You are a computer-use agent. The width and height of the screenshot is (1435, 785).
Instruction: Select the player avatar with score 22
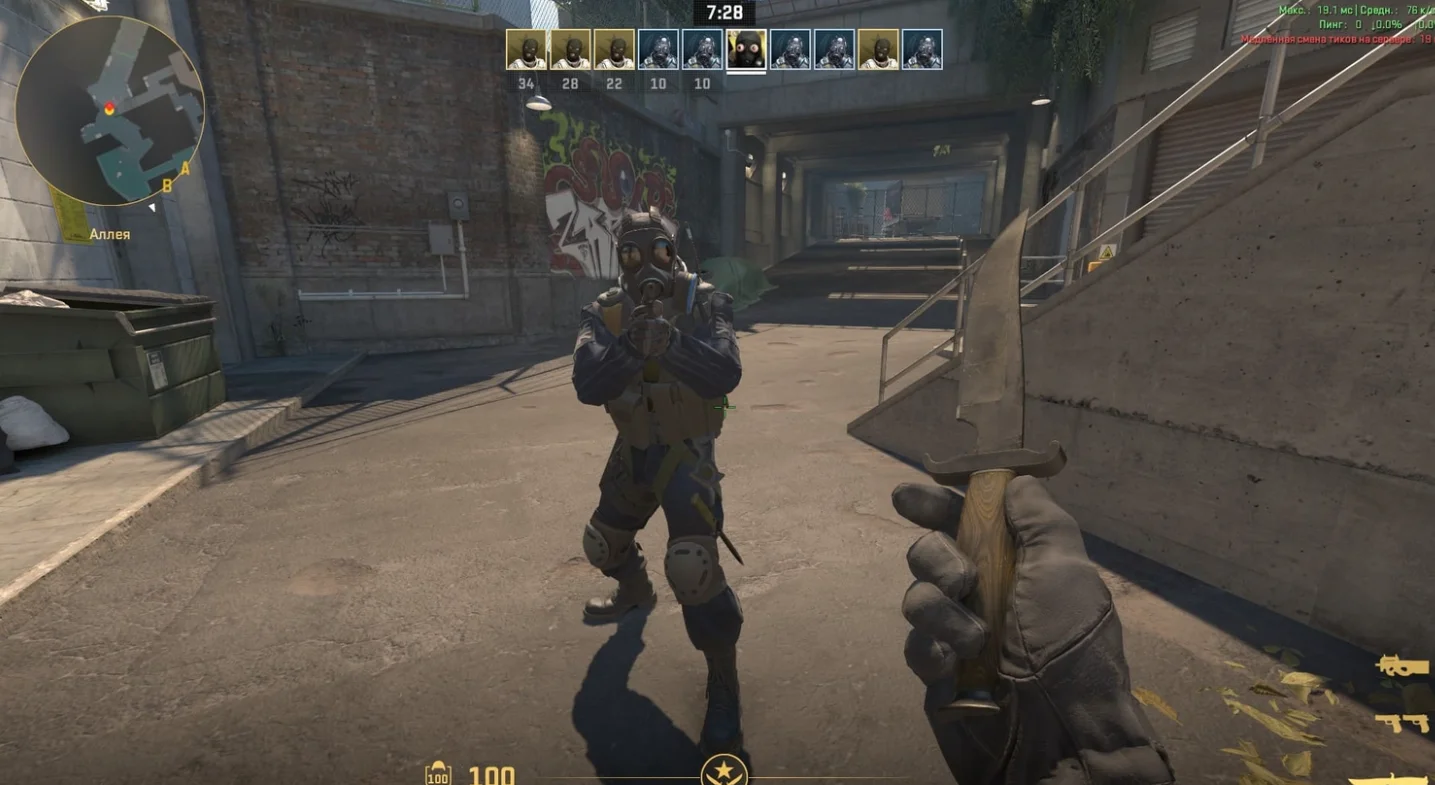tap(614, 50)
